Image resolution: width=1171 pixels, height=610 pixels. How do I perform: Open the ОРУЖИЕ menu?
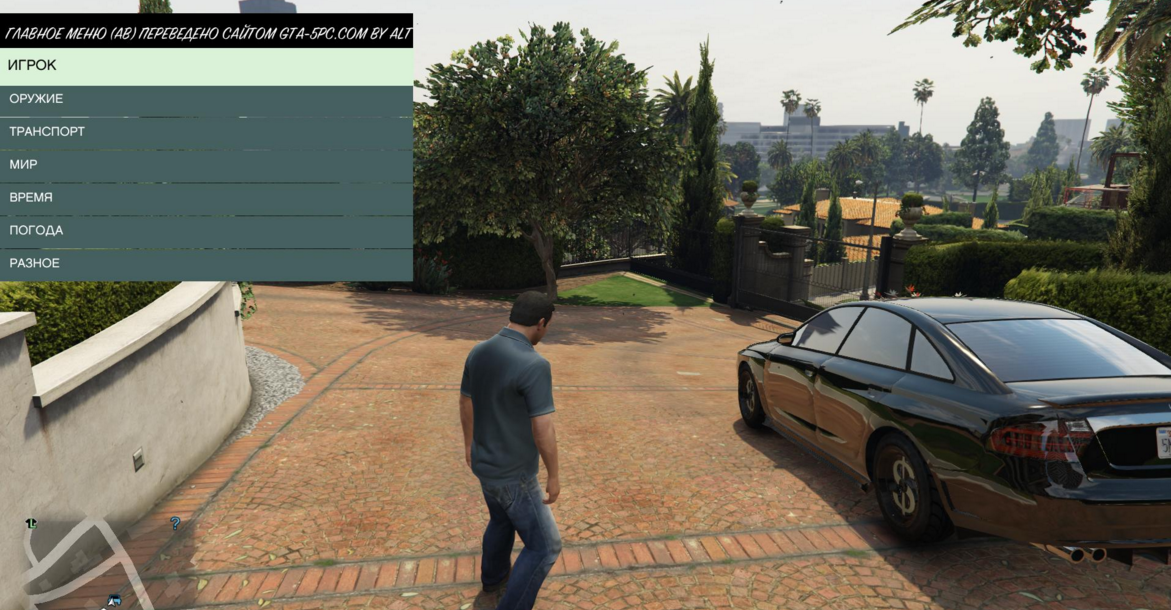(206, 99)
